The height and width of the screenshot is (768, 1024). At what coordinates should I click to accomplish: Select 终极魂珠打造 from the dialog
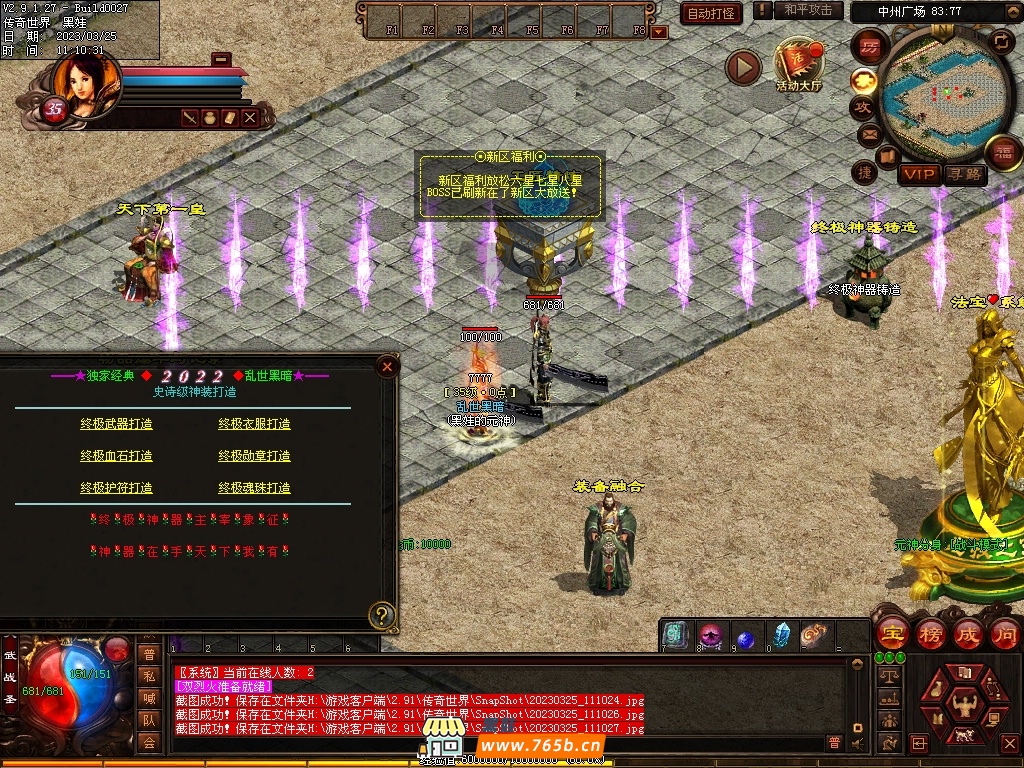tap(254, 488)
